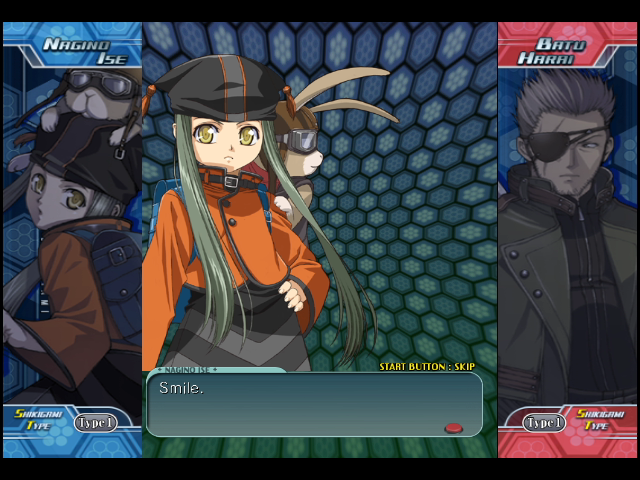Viewport: 640px width, 480px height.
Task: Advance the "Smile." dialogue box
Action: (313, 404)
